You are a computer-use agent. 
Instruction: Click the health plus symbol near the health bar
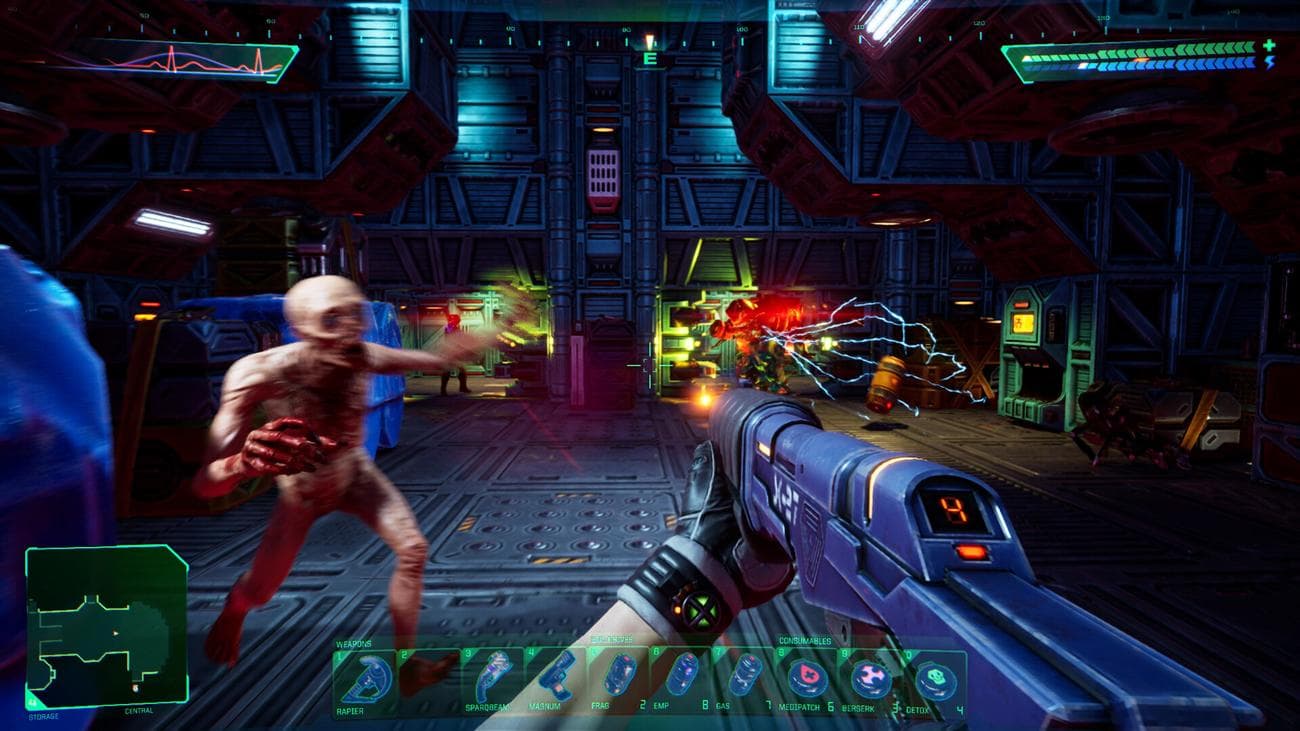click(x=1269, y=46)
